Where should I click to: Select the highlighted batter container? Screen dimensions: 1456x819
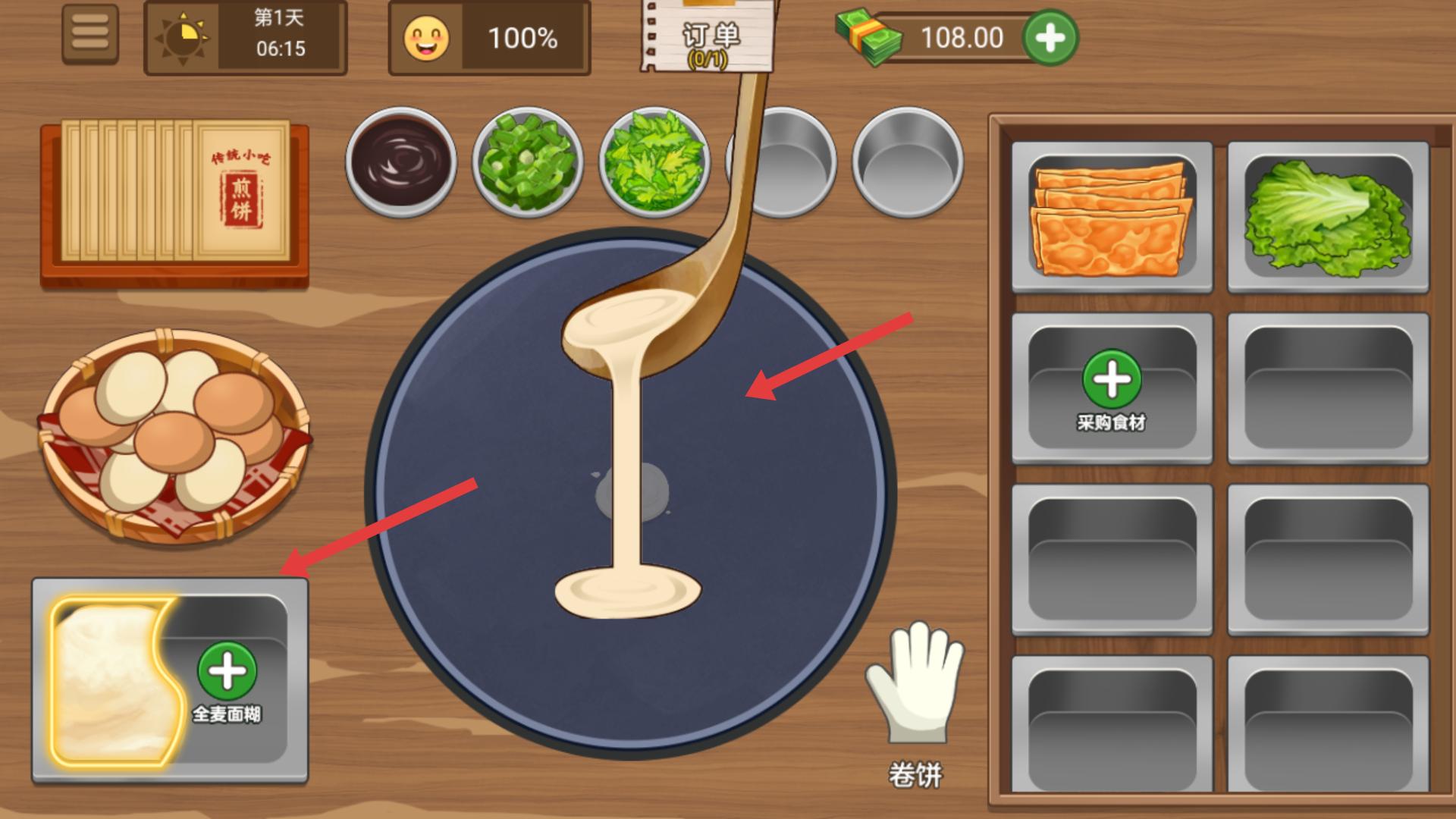(114, 679)
